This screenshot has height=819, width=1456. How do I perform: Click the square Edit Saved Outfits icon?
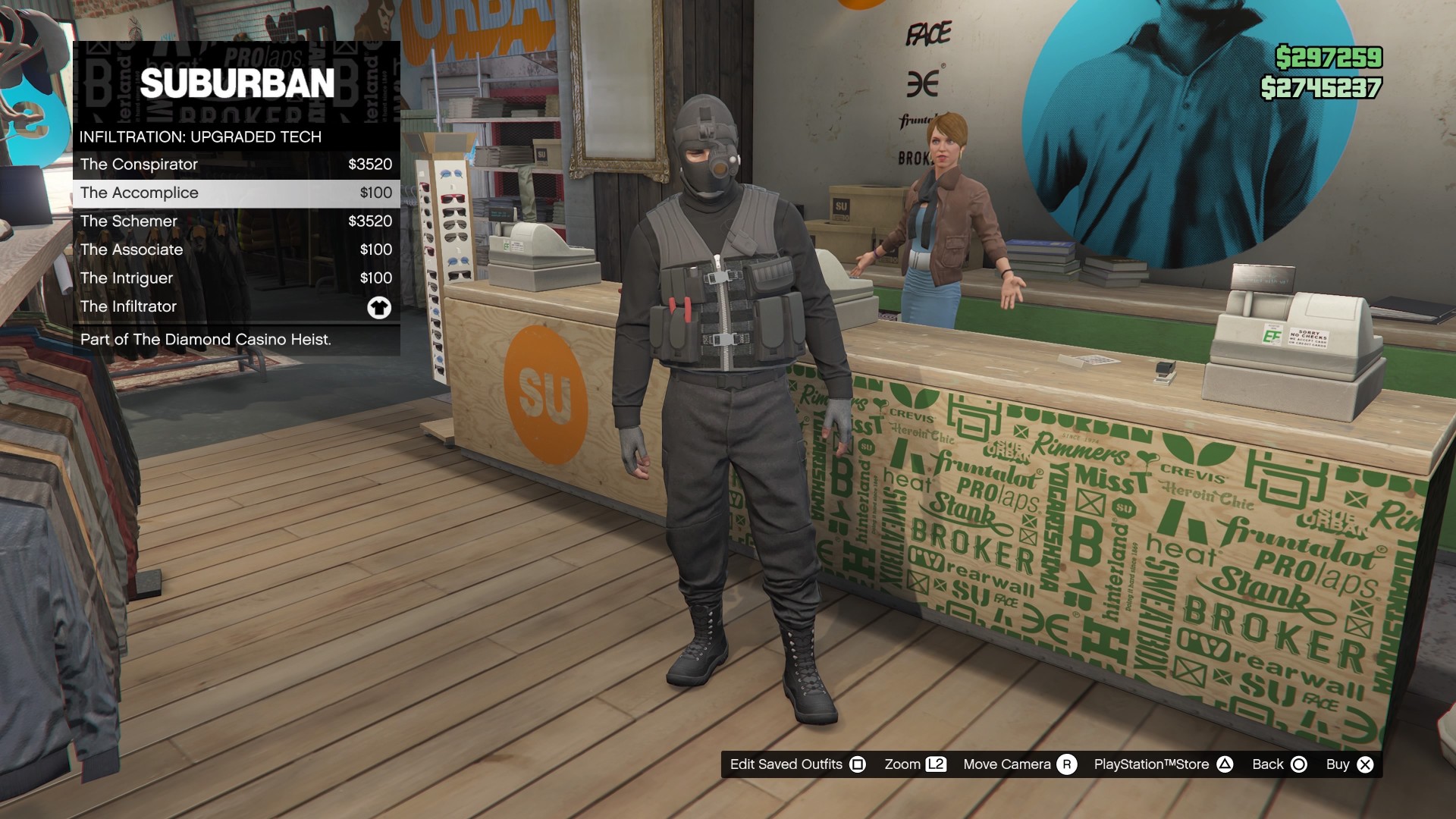point(858,764)
